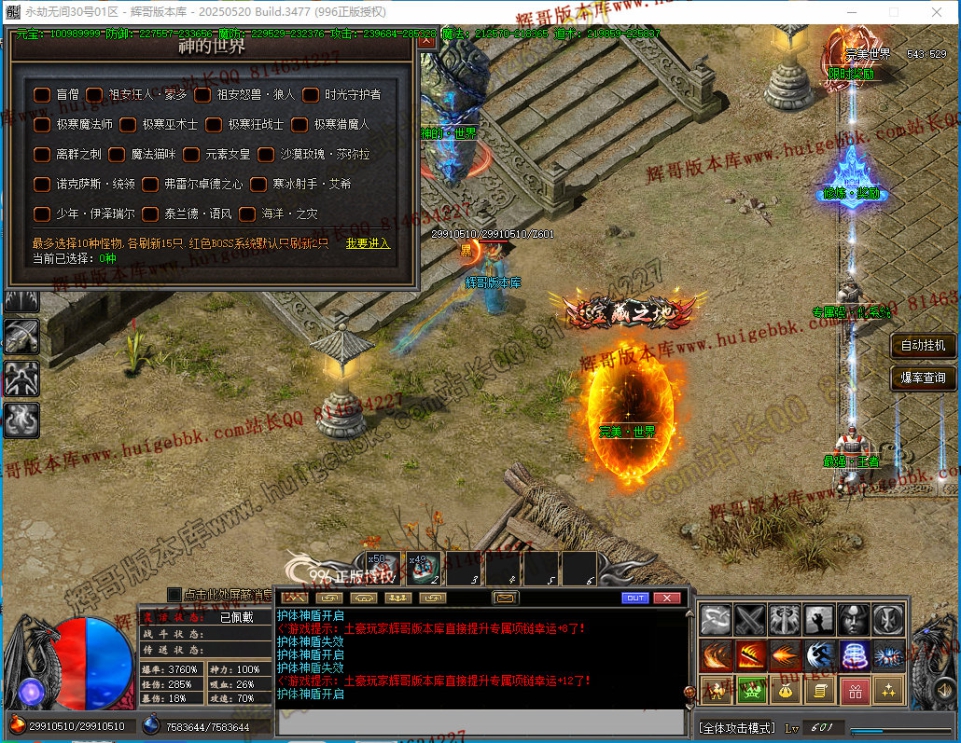This screenshot has height=743, width=961.
Task: Switch the 全体攻击模式 attack mode
Action: coord(737,727)
